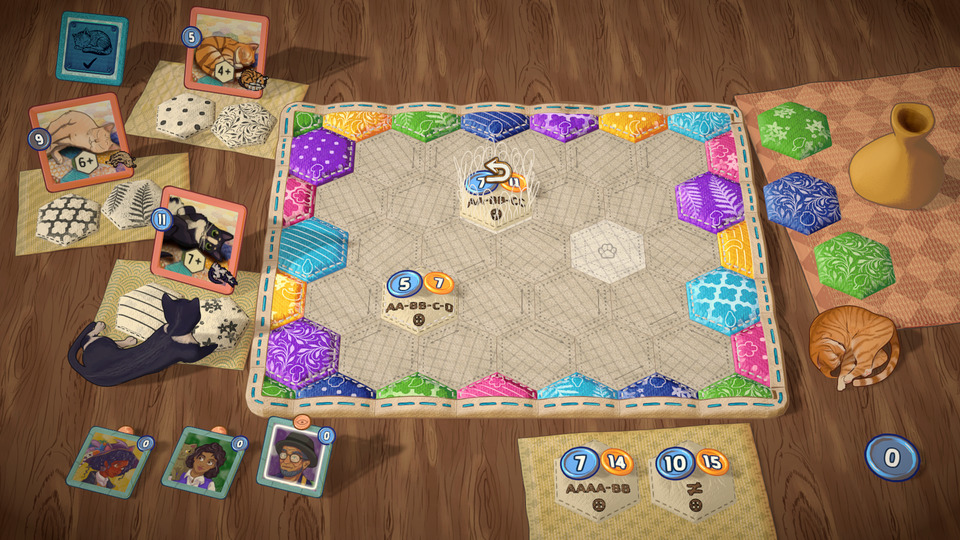The height and width of the screenshot is (540, 960).
Task: View the bearded player with glasses
Action: point(292,457)
